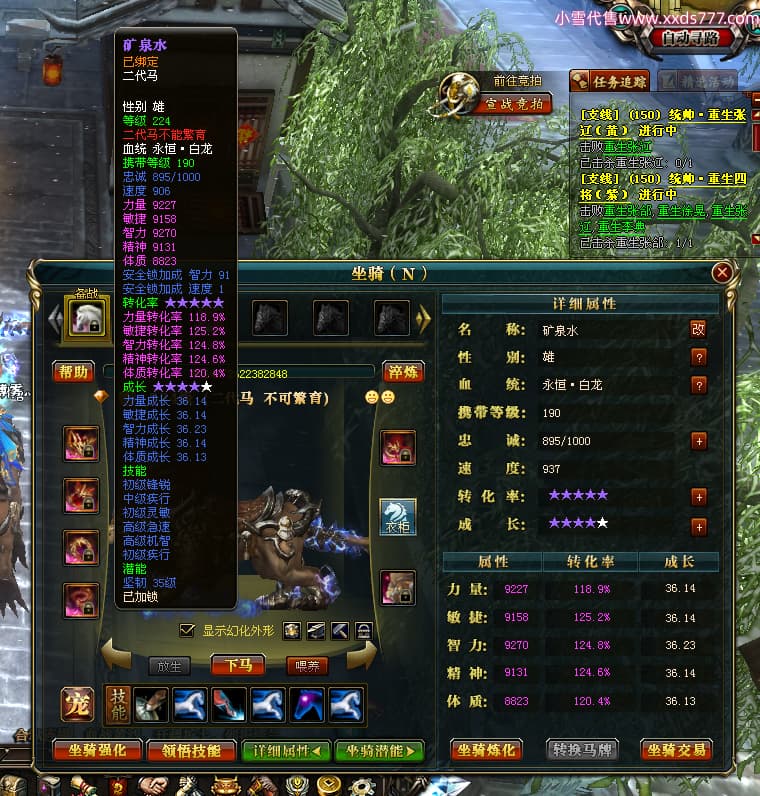Click the 坐骑强化 mount enhance button

tap(96, 750)
